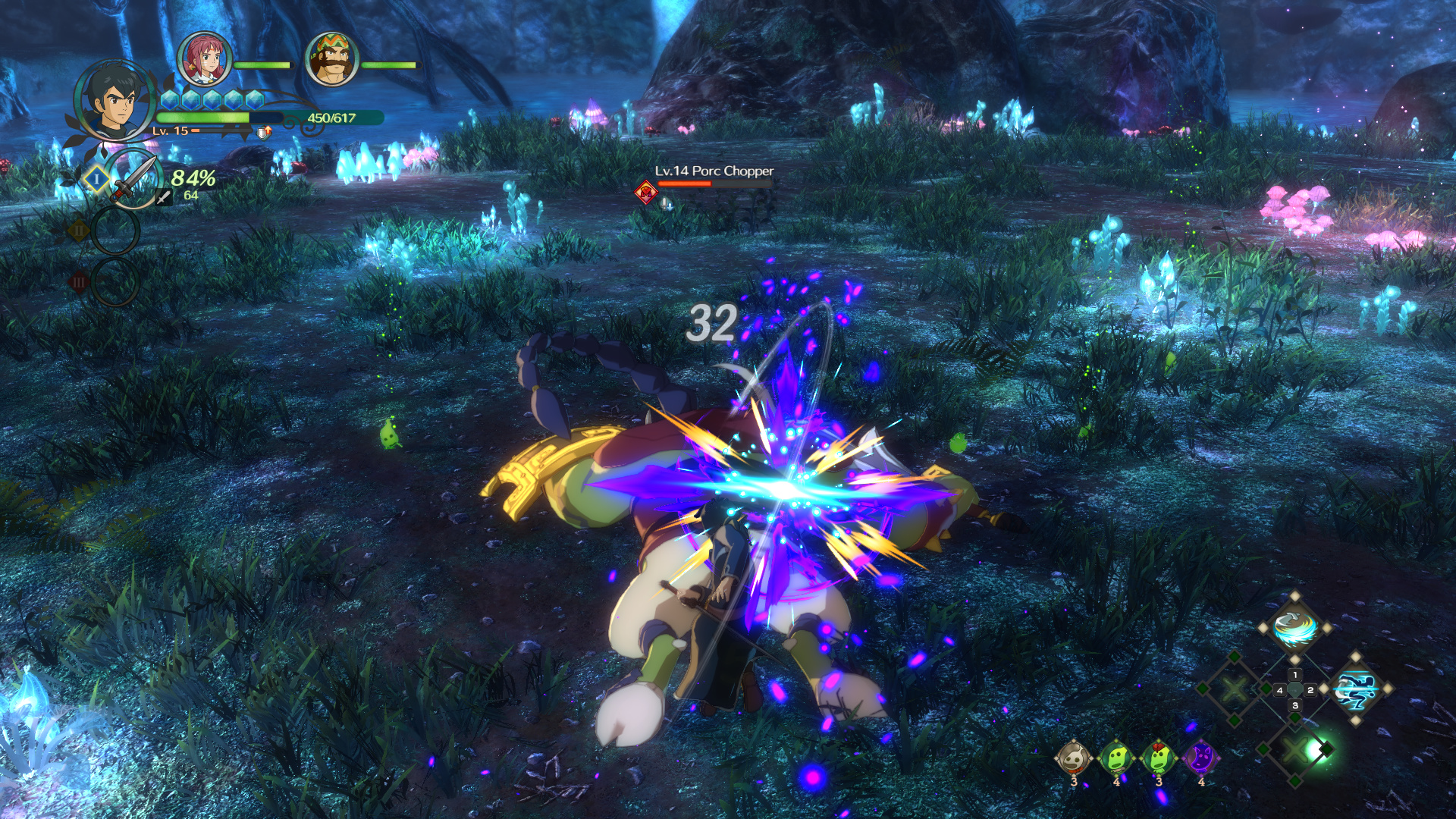Select the white higgledy with red scarf
Screen dimensions: 1456x819
click(1074, 758)
